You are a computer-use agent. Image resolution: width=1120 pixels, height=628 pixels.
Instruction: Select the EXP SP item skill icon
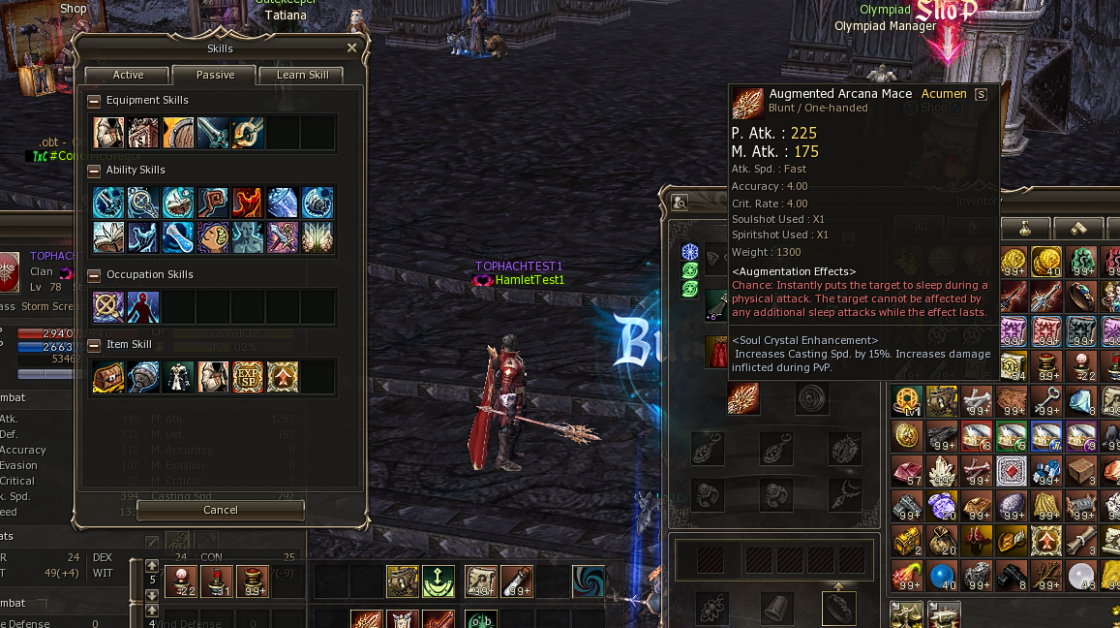click(x=247, y=377)
